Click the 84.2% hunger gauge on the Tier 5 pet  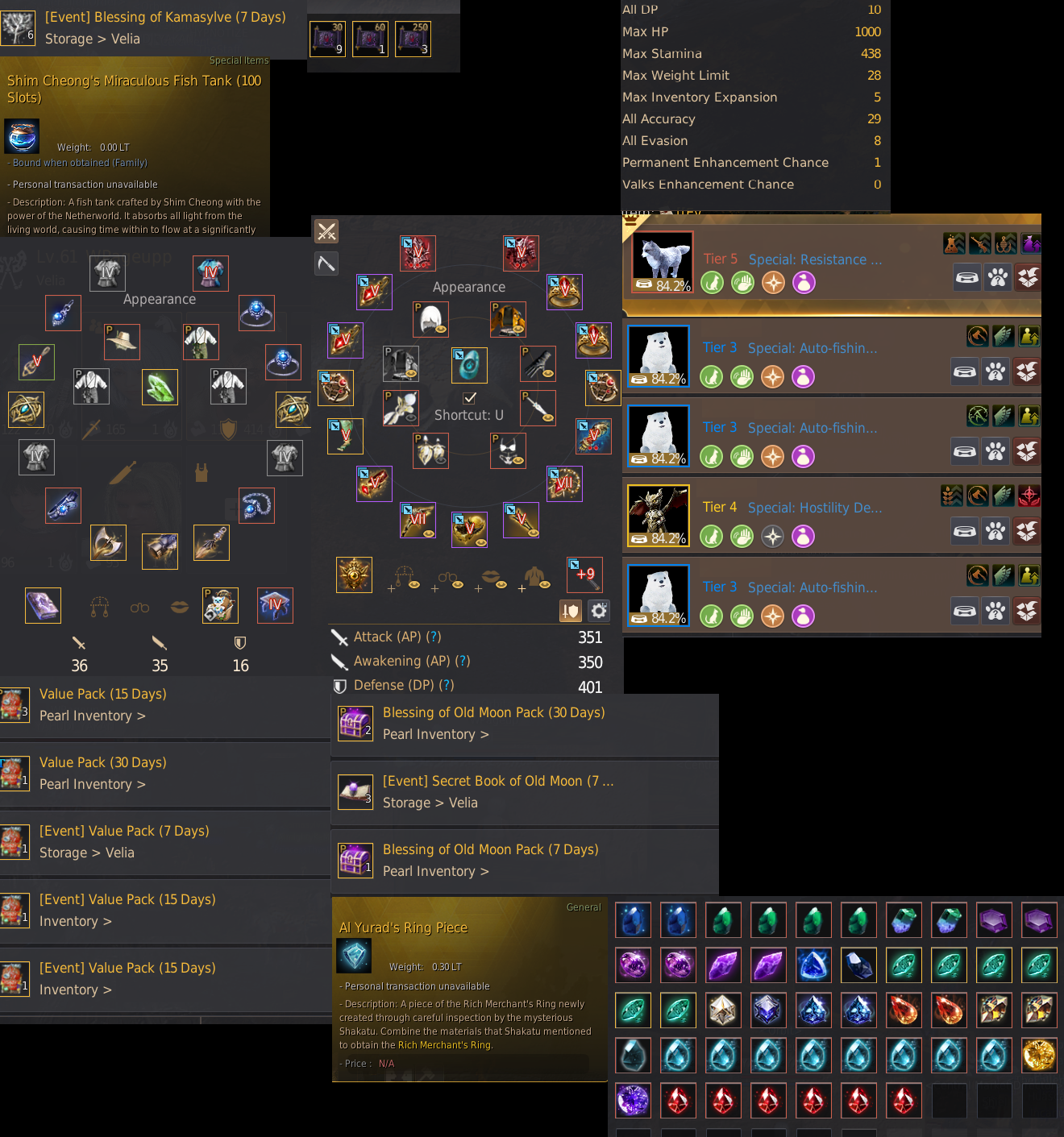[663, 284]
